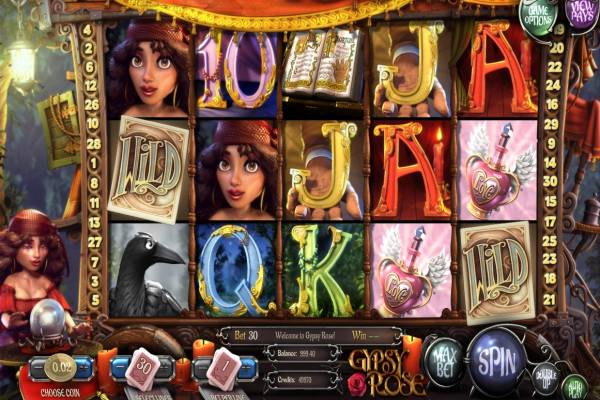This screenshot has width=600, height=400.
Task: Spin the reels with the SPIN button
Action: [496, 354]
